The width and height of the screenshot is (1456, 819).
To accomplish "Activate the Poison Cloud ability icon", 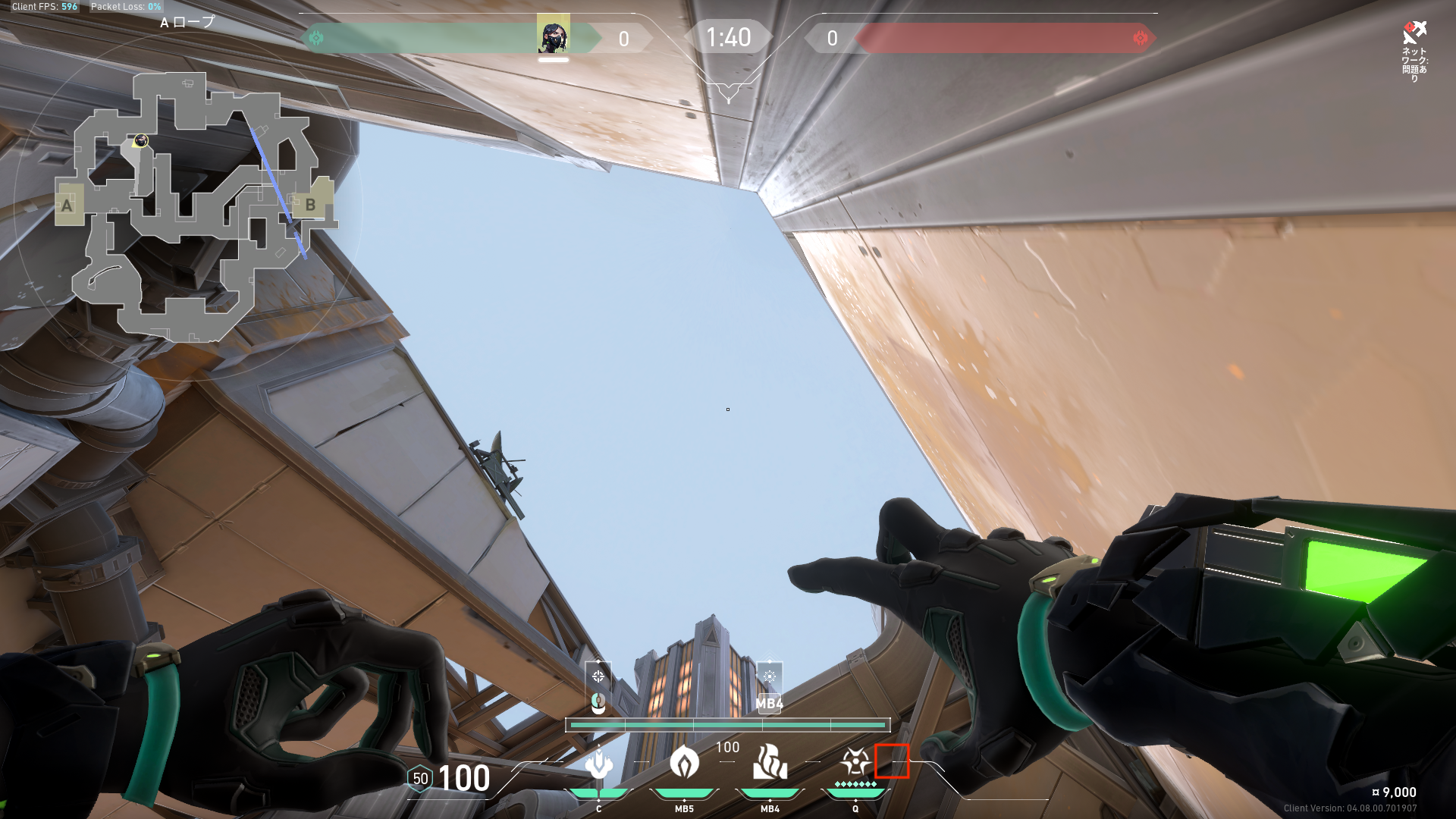I will point(684,762).
